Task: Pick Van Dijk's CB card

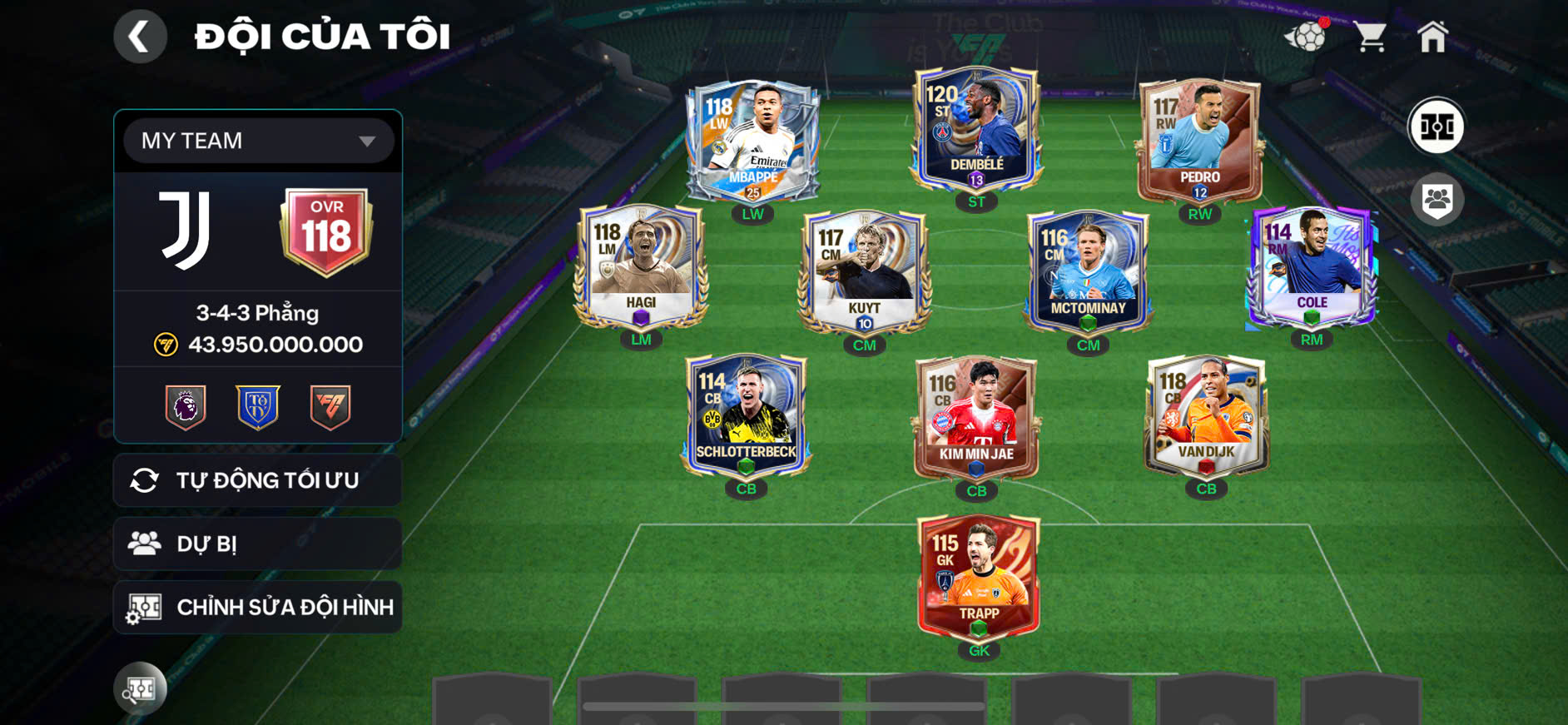Action: pyautogui.click(x=1206, y=416)
